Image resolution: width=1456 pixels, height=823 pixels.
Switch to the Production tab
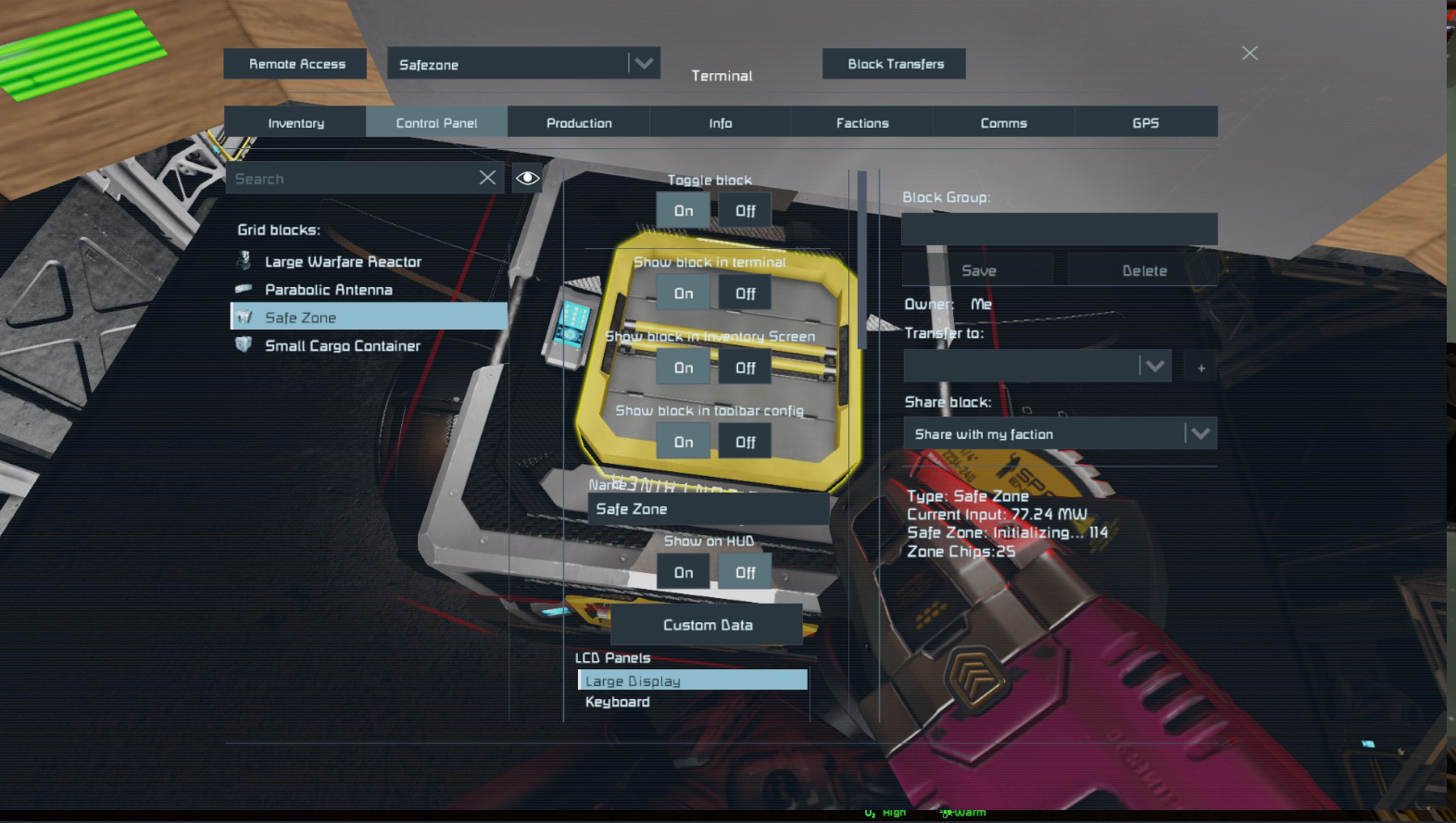579,123
